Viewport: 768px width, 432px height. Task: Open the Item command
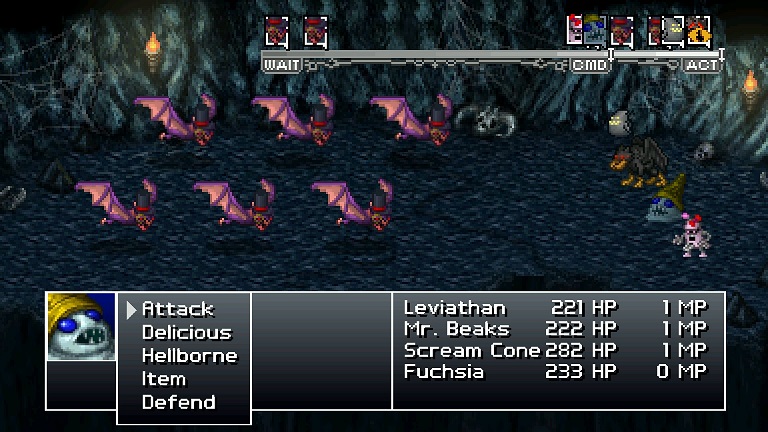coord(164,379)
